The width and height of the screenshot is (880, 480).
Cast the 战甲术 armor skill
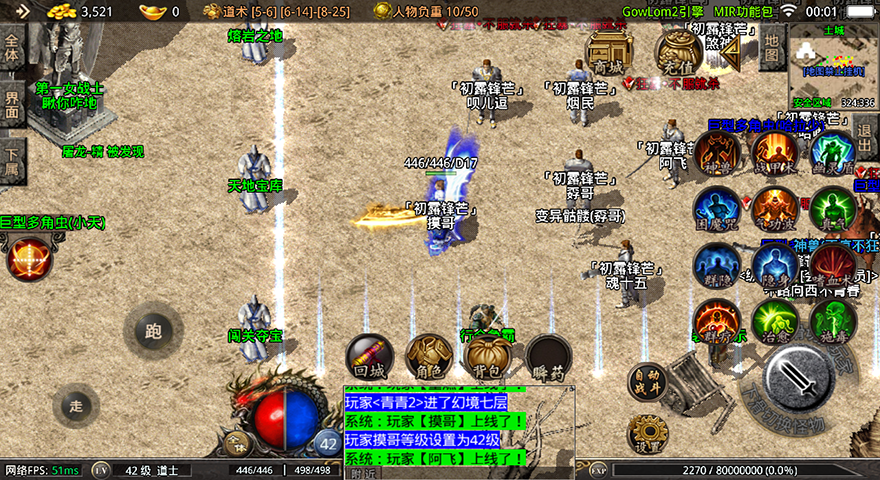(775, 152)
